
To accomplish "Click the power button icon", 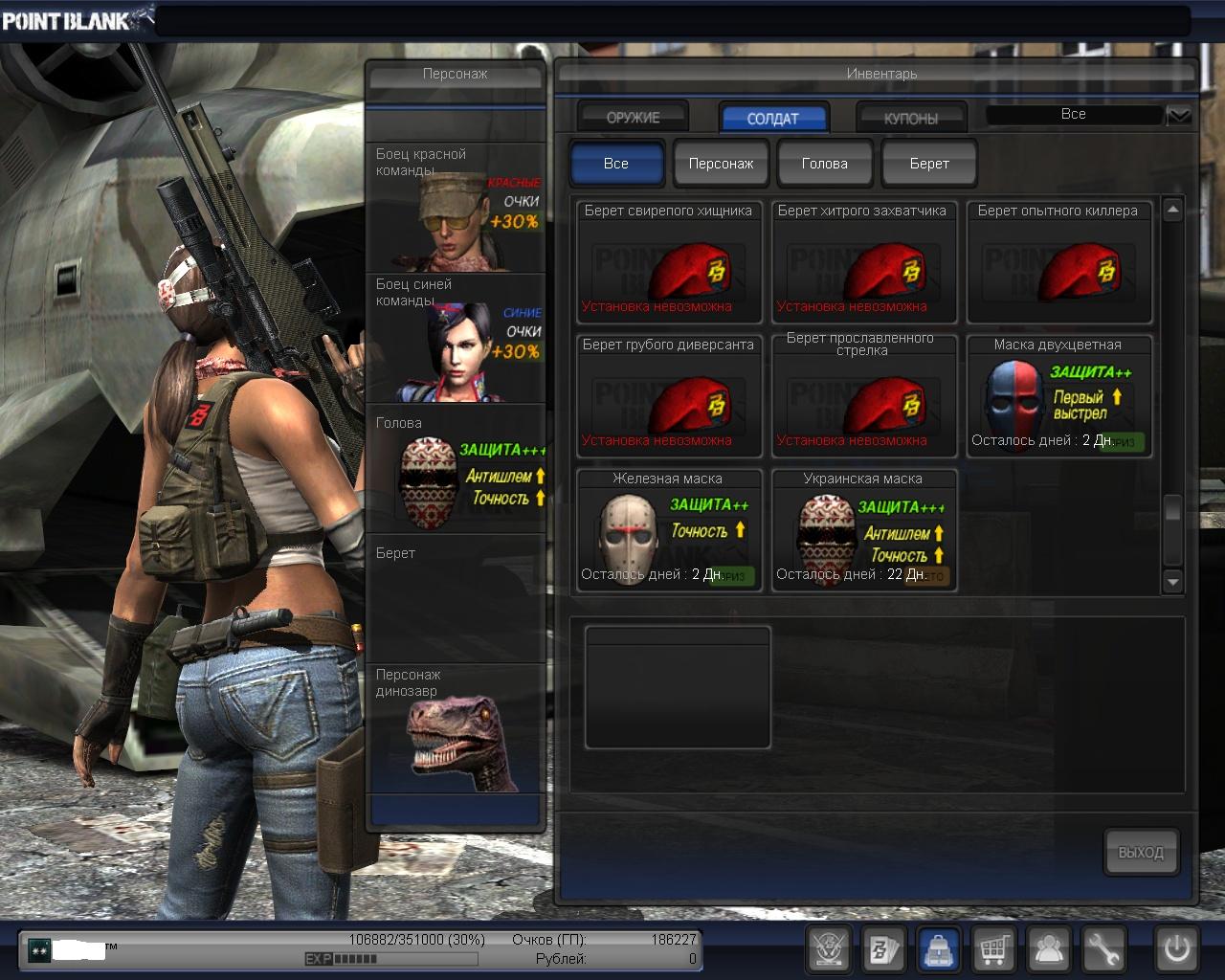I will click(1176, 949).
